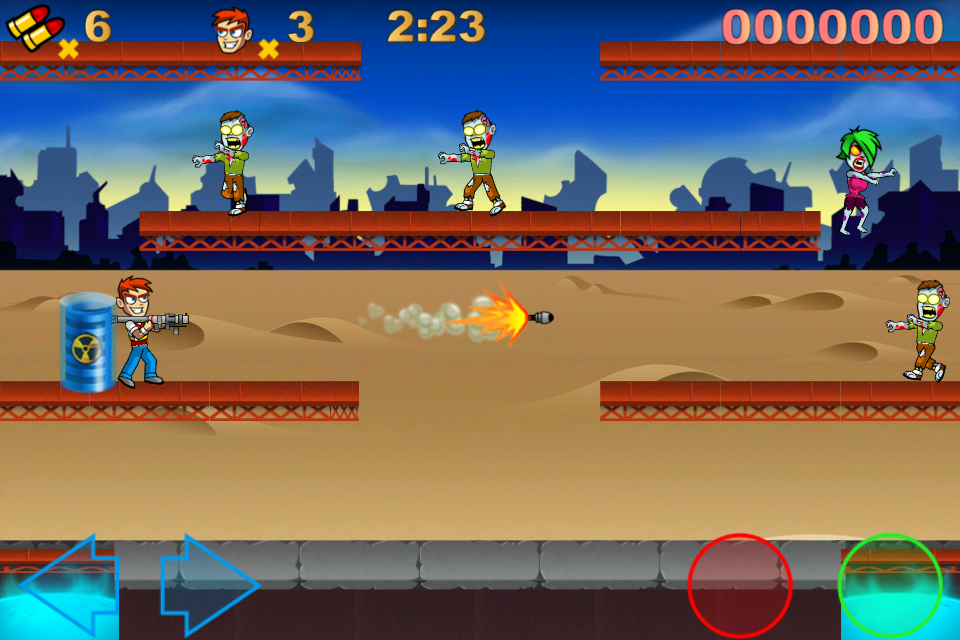Tap the green circle action button
960x640 pixels.
pos(890,586)
